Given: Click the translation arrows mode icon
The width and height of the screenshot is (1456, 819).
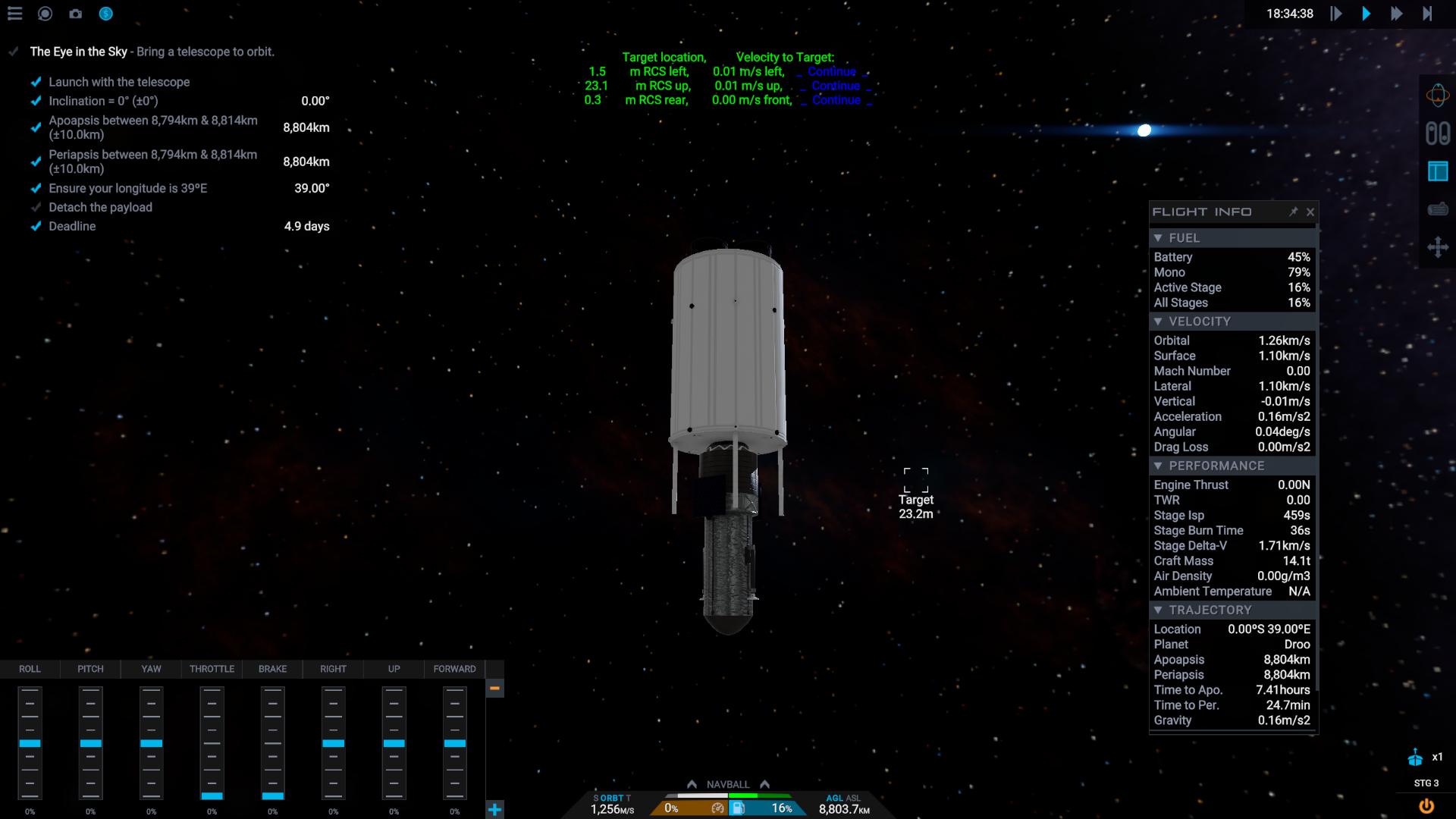Looking at the screenshot, I should click(x=1437, y=247).
